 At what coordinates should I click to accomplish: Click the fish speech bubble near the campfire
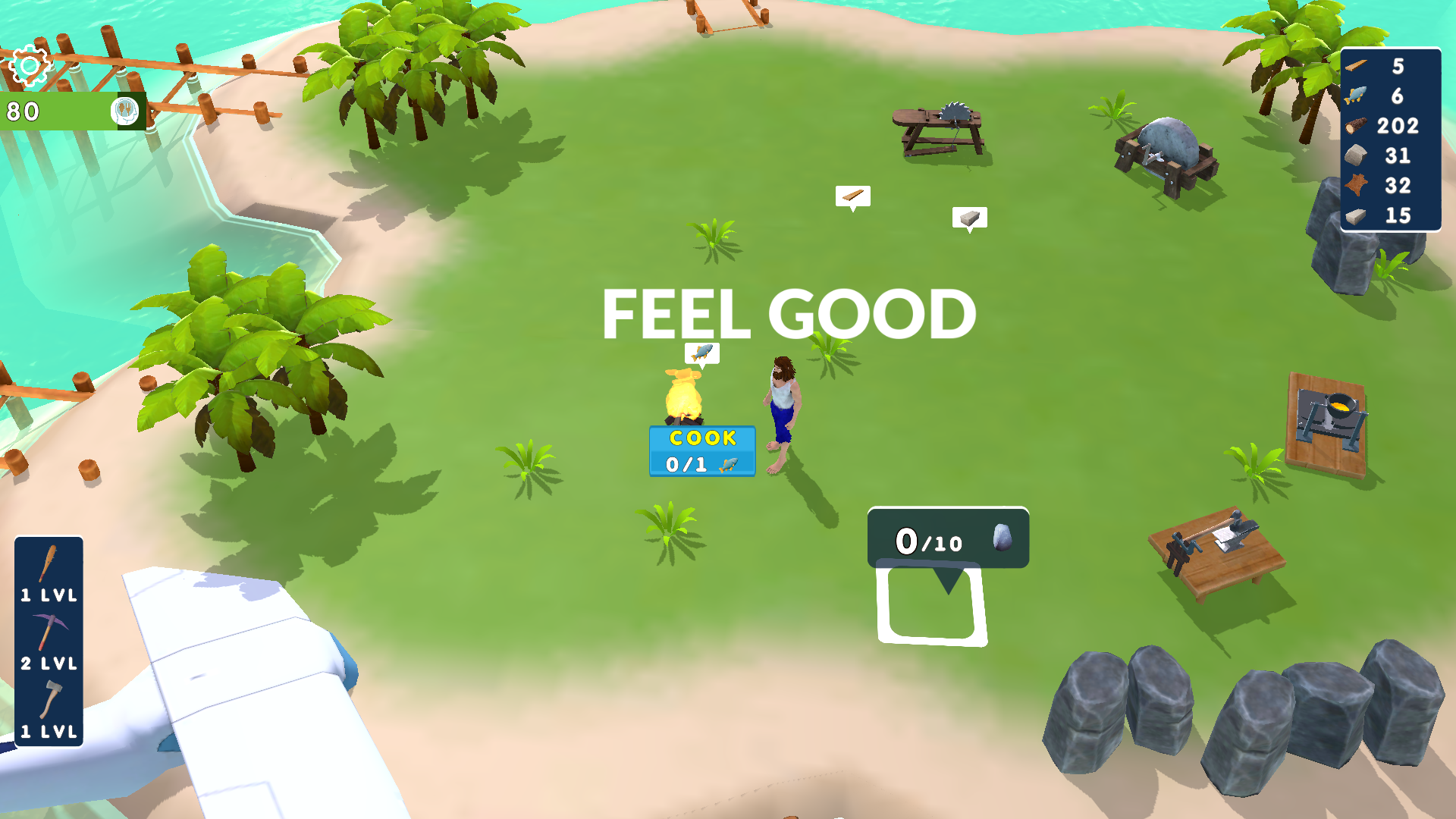click(701, 352)
